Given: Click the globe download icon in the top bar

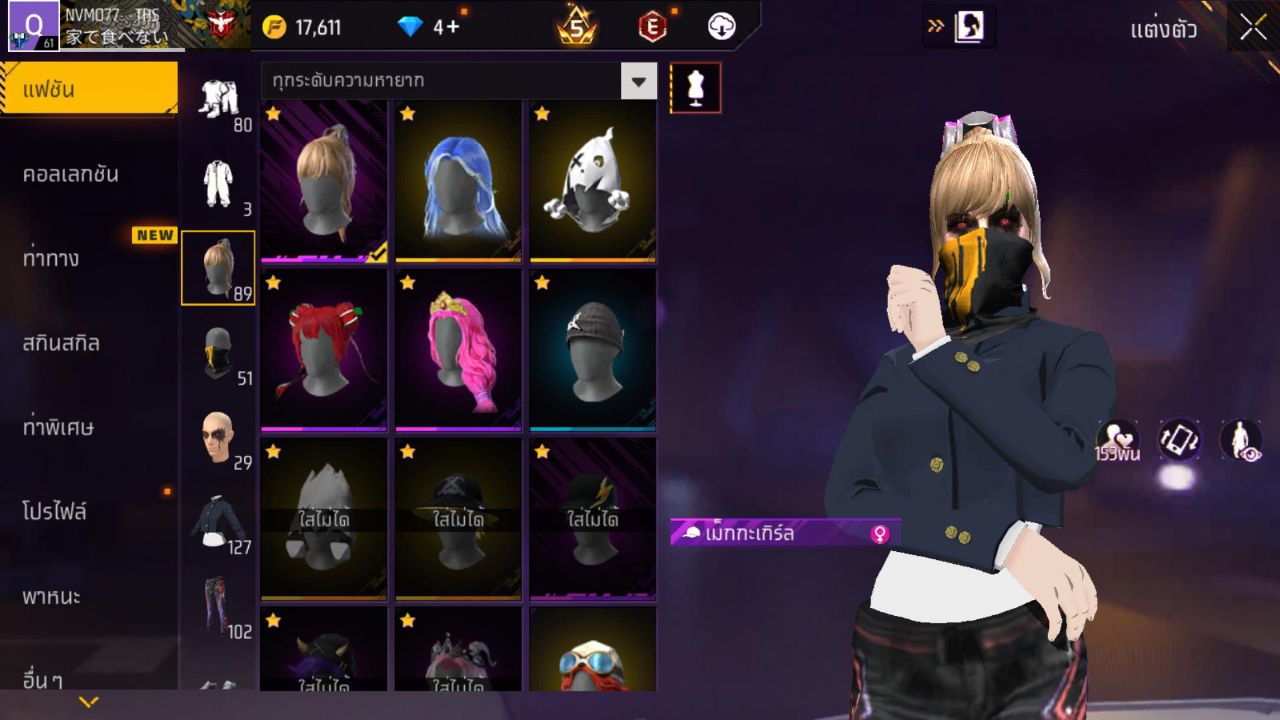Looking at the screenshot, I should [x=722, y=27].
